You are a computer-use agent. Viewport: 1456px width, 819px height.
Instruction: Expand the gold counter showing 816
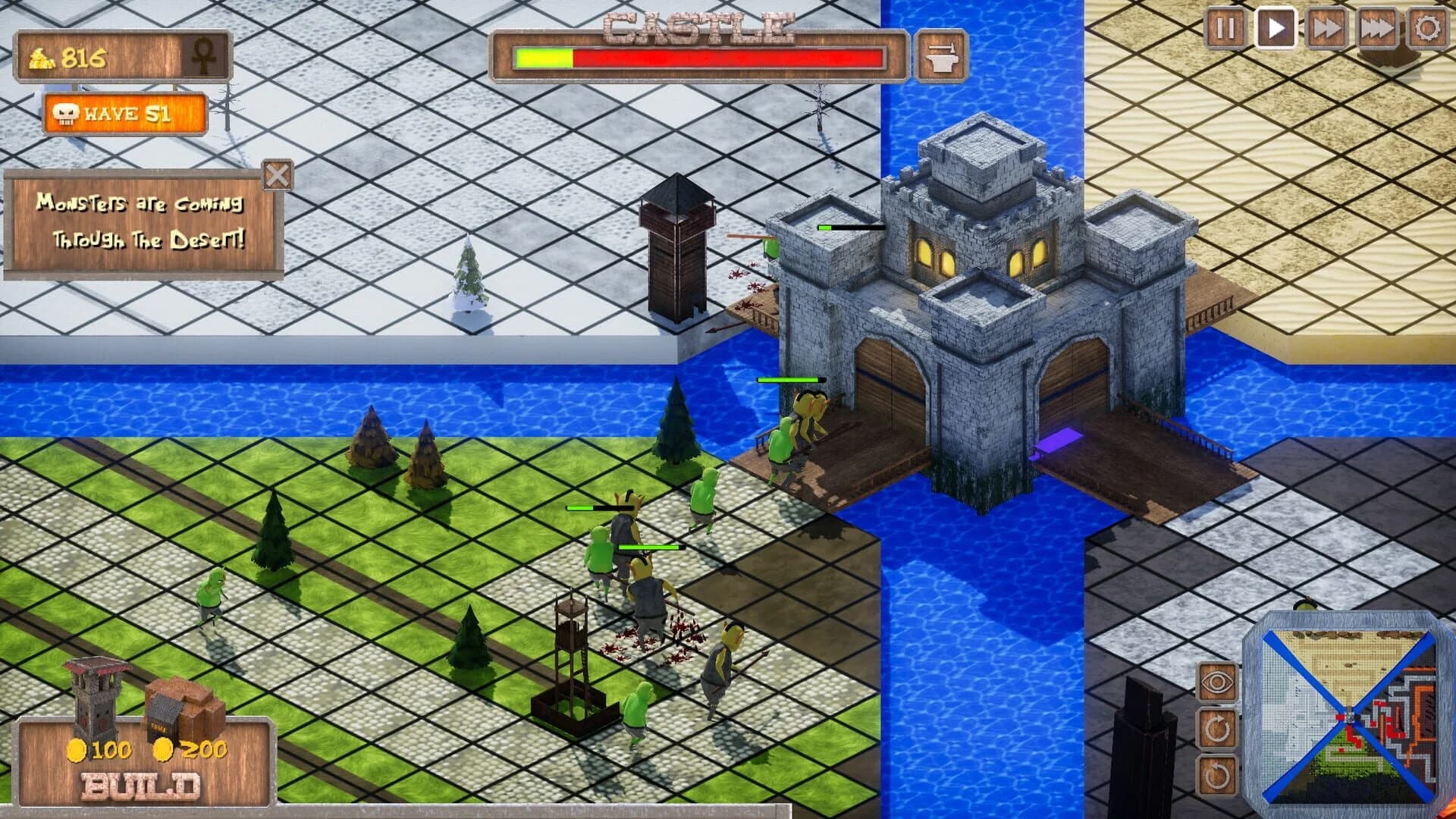tap(76, 56)
